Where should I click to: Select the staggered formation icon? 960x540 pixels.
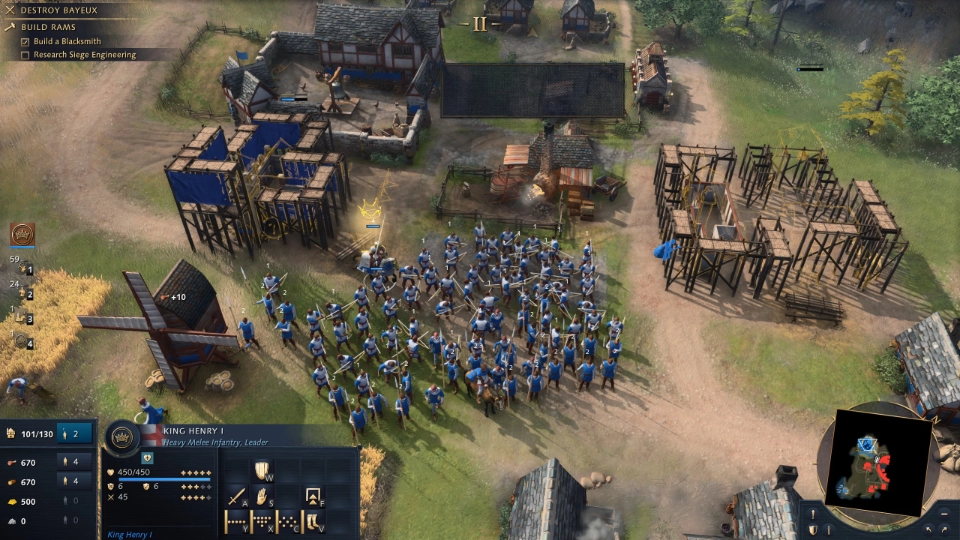pos(289,521)
